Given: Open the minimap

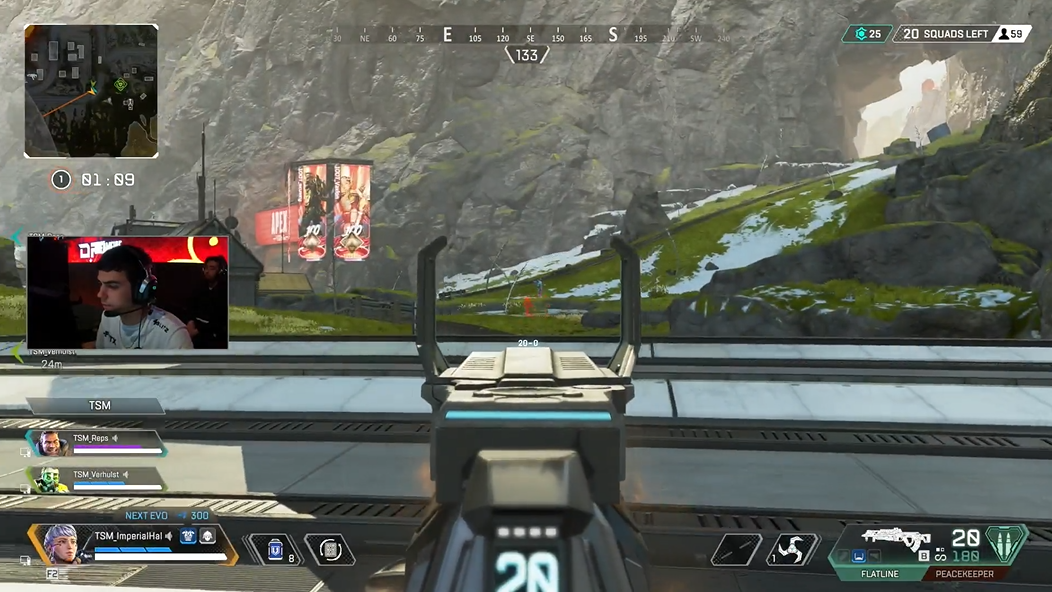Looking at the screenshot, I should click(x=91, y=91).
